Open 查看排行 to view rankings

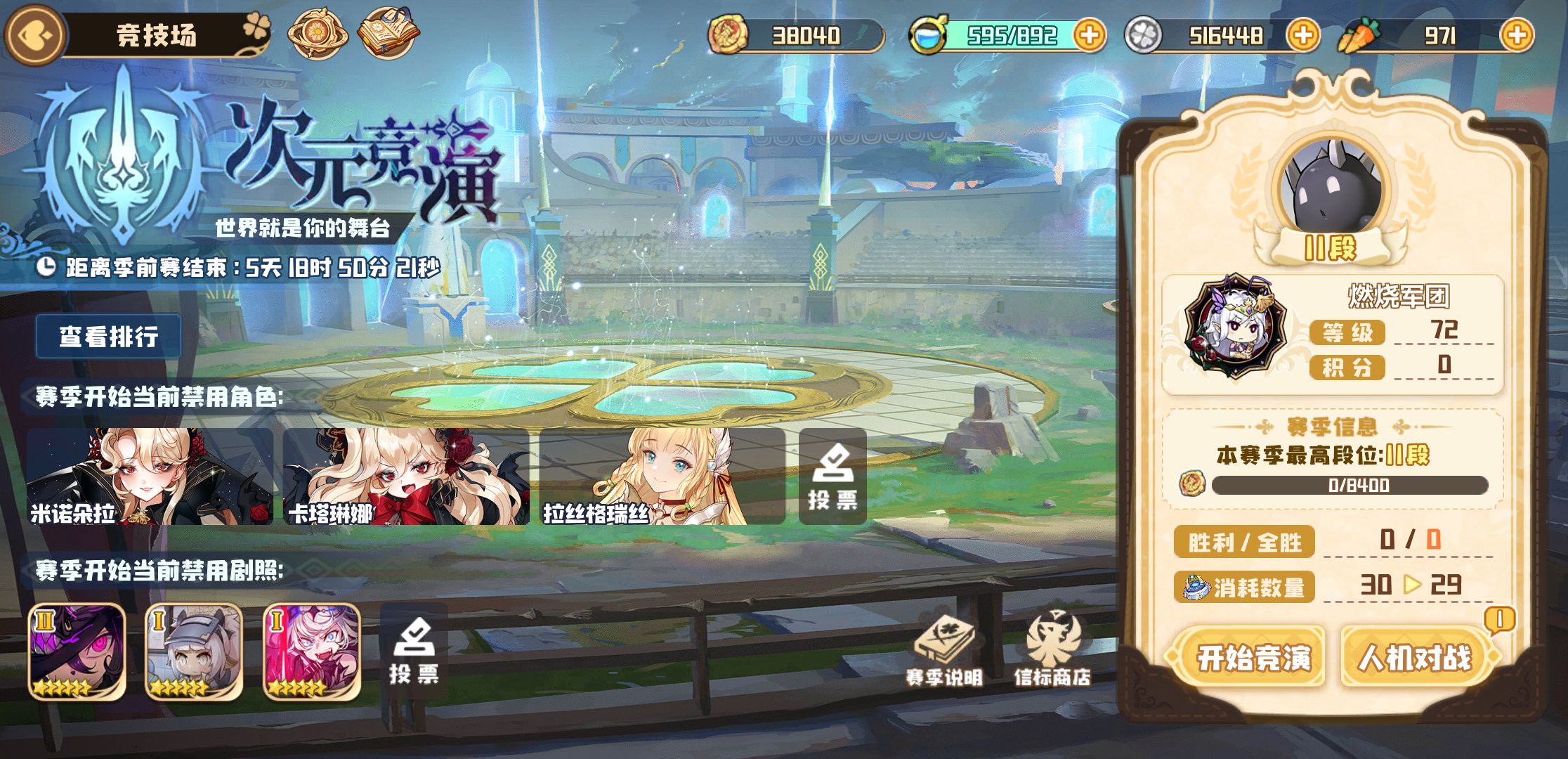108,336
